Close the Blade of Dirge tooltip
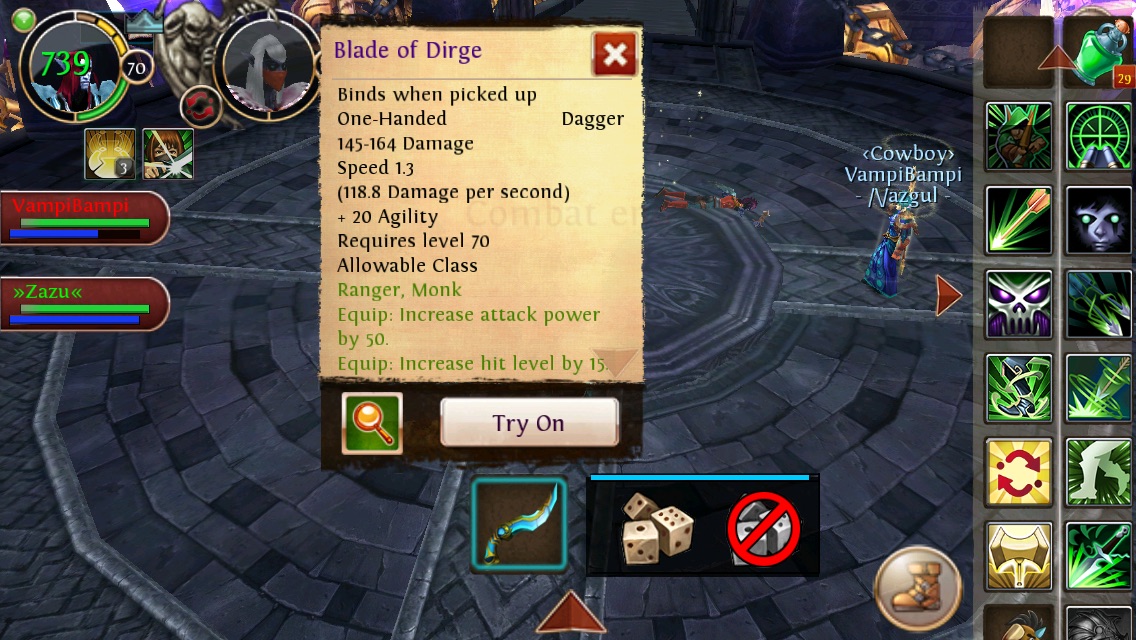Image resolution: width=1136 pixels, height=640 pixels. (614, 55)
